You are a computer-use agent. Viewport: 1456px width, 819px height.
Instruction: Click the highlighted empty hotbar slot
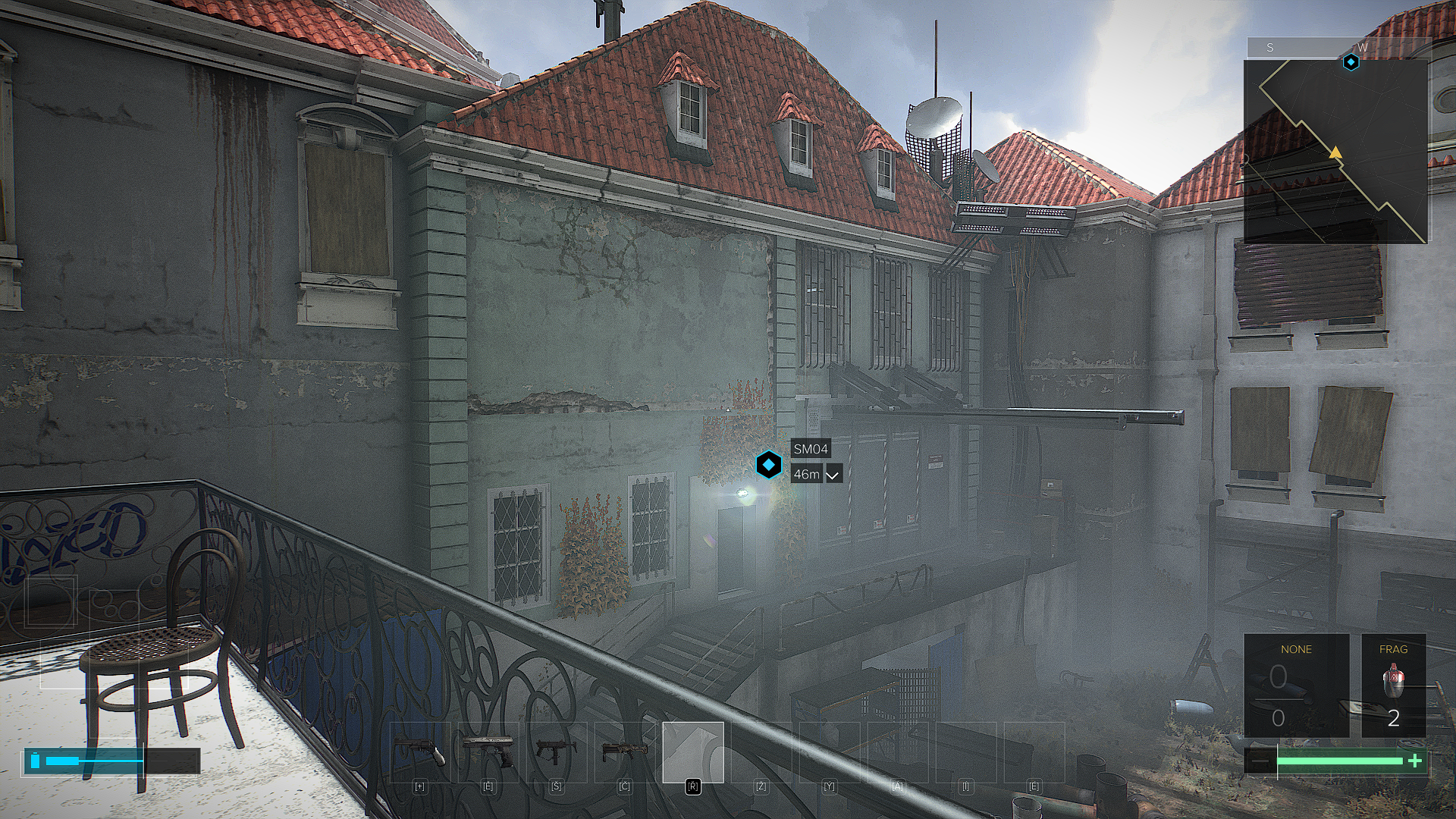pos(692,752)
